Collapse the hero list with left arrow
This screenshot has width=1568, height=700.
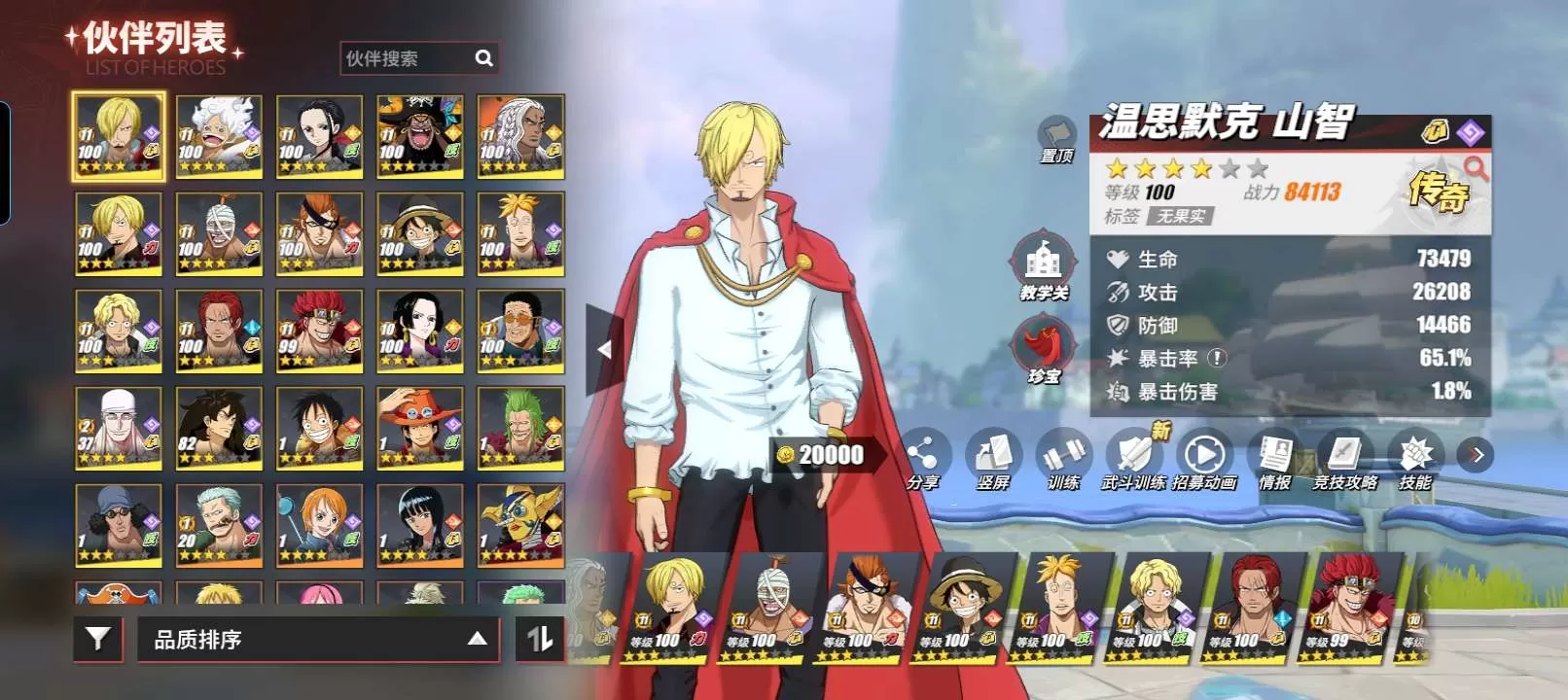(604, 349)
